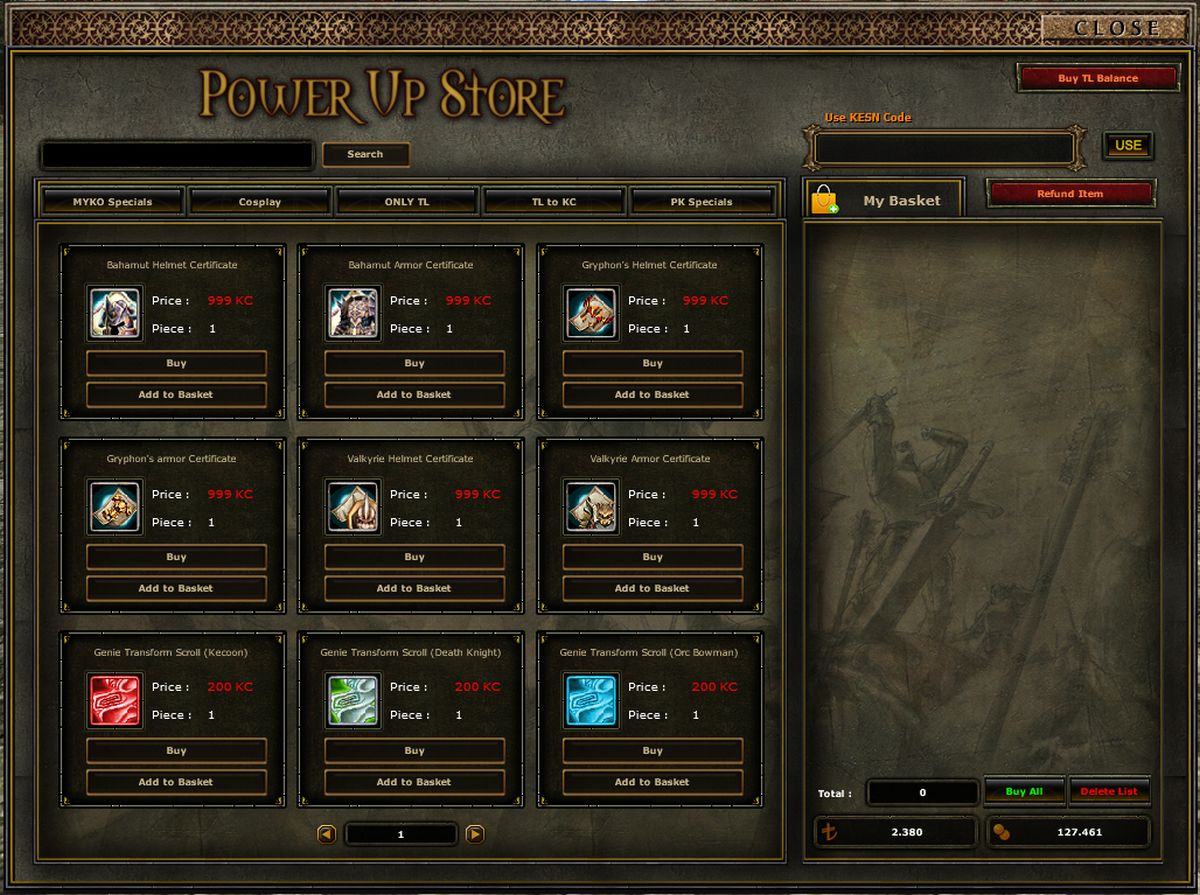The image size is (1200, 895).
Task: Select the ONLY TL category
Action: [407, 202]
